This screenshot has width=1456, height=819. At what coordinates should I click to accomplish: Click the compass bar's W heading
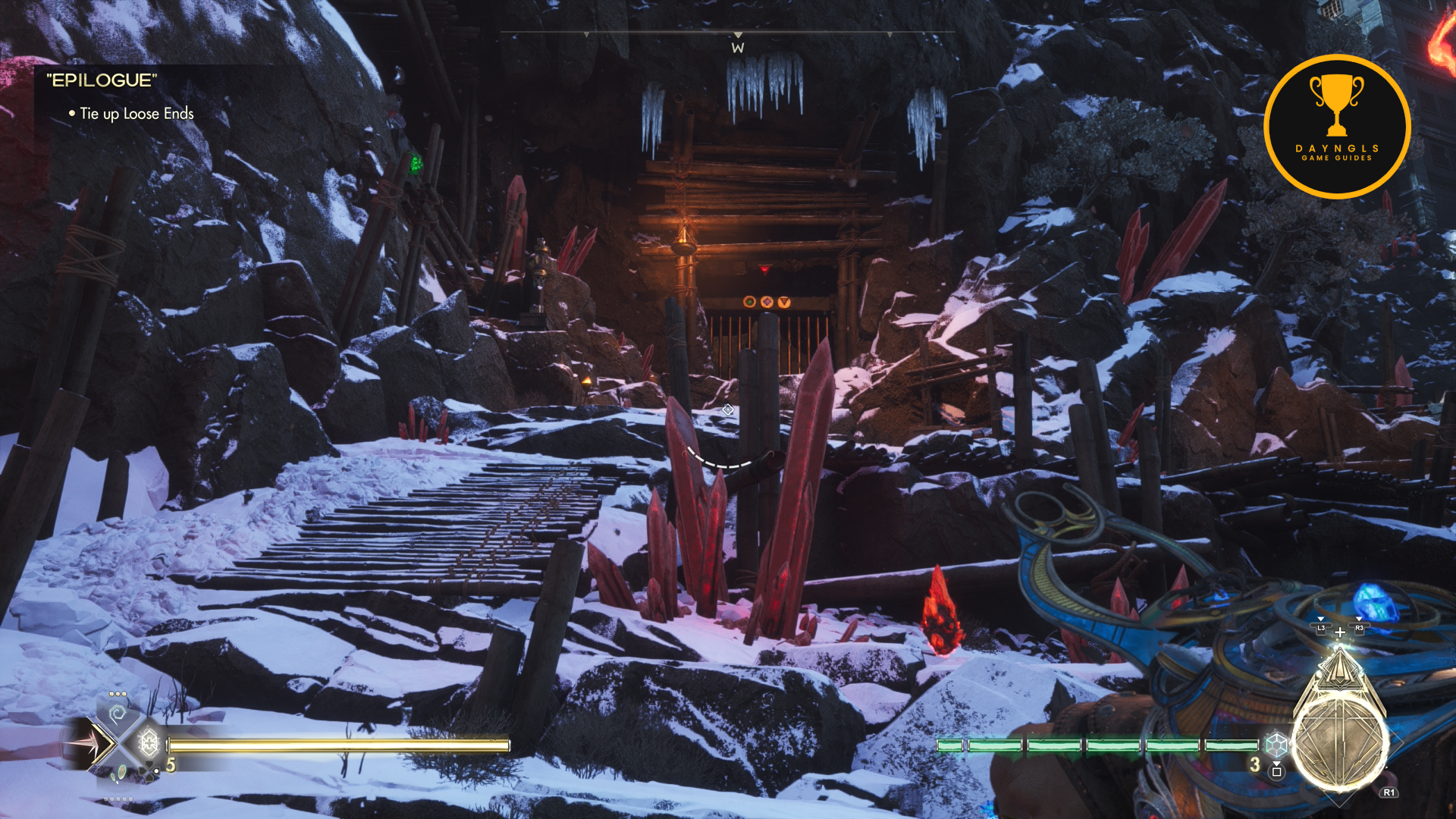point(738,48)
